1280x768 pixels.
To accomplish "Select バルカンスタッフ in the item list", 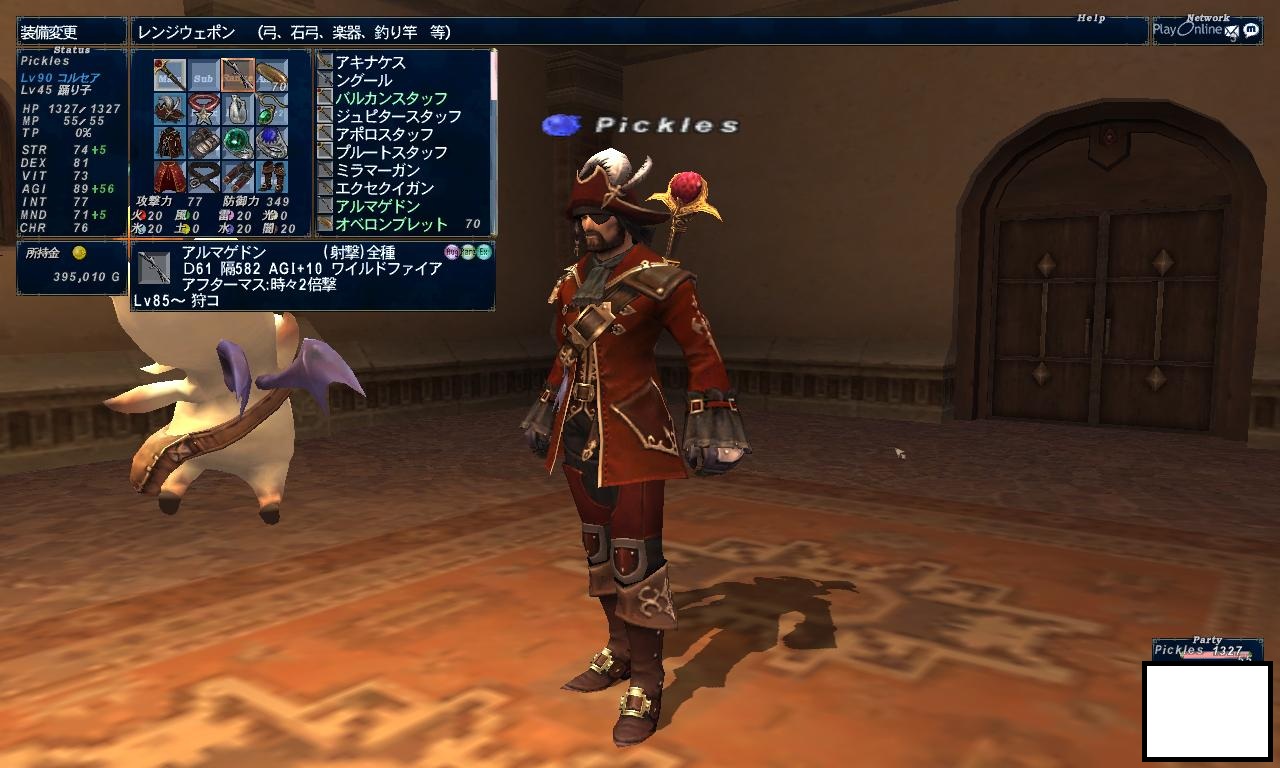I will pyautogui.click(x=391, y=98).
